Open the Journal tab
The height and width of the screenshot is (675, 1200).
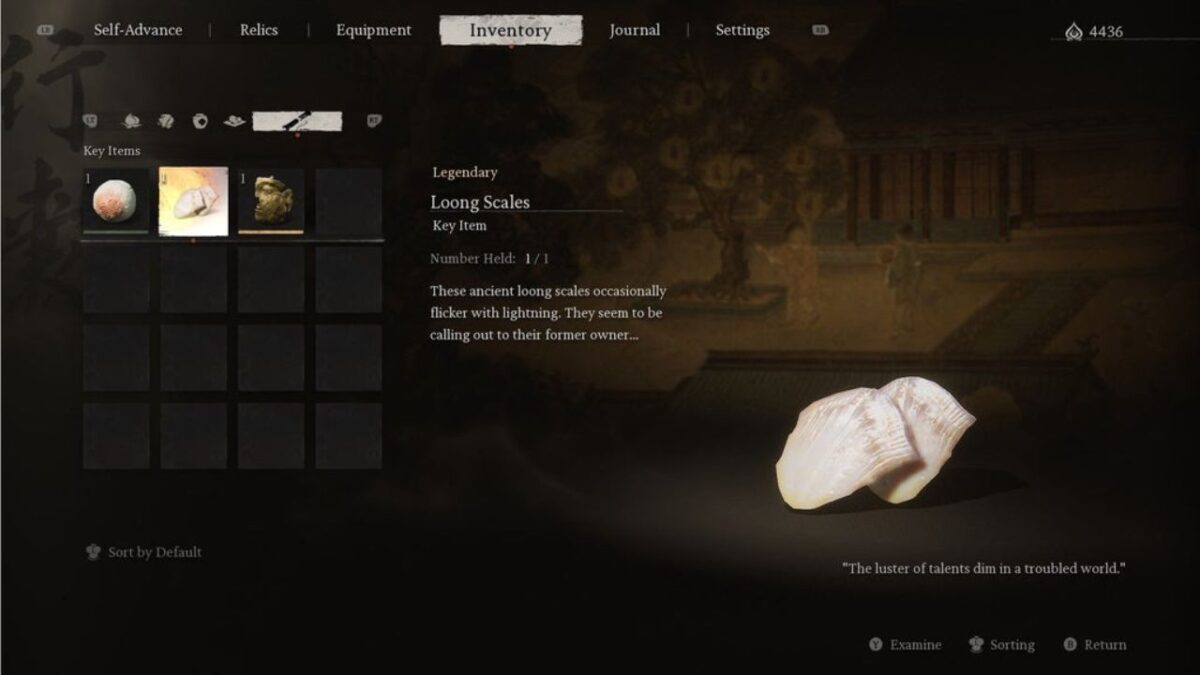634,30
